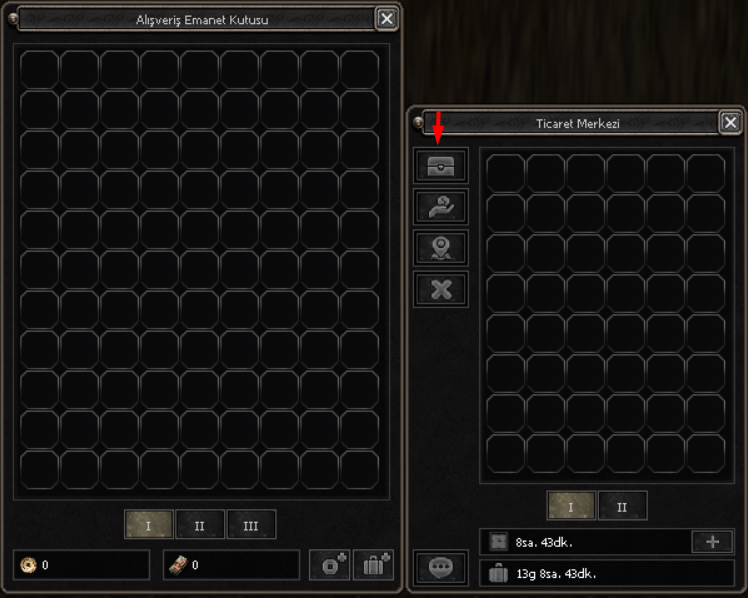The width and height of the screenshot is (748, 598).
Task: Switch to tab III in Emanet Kutusu
Action: (251, 524)
